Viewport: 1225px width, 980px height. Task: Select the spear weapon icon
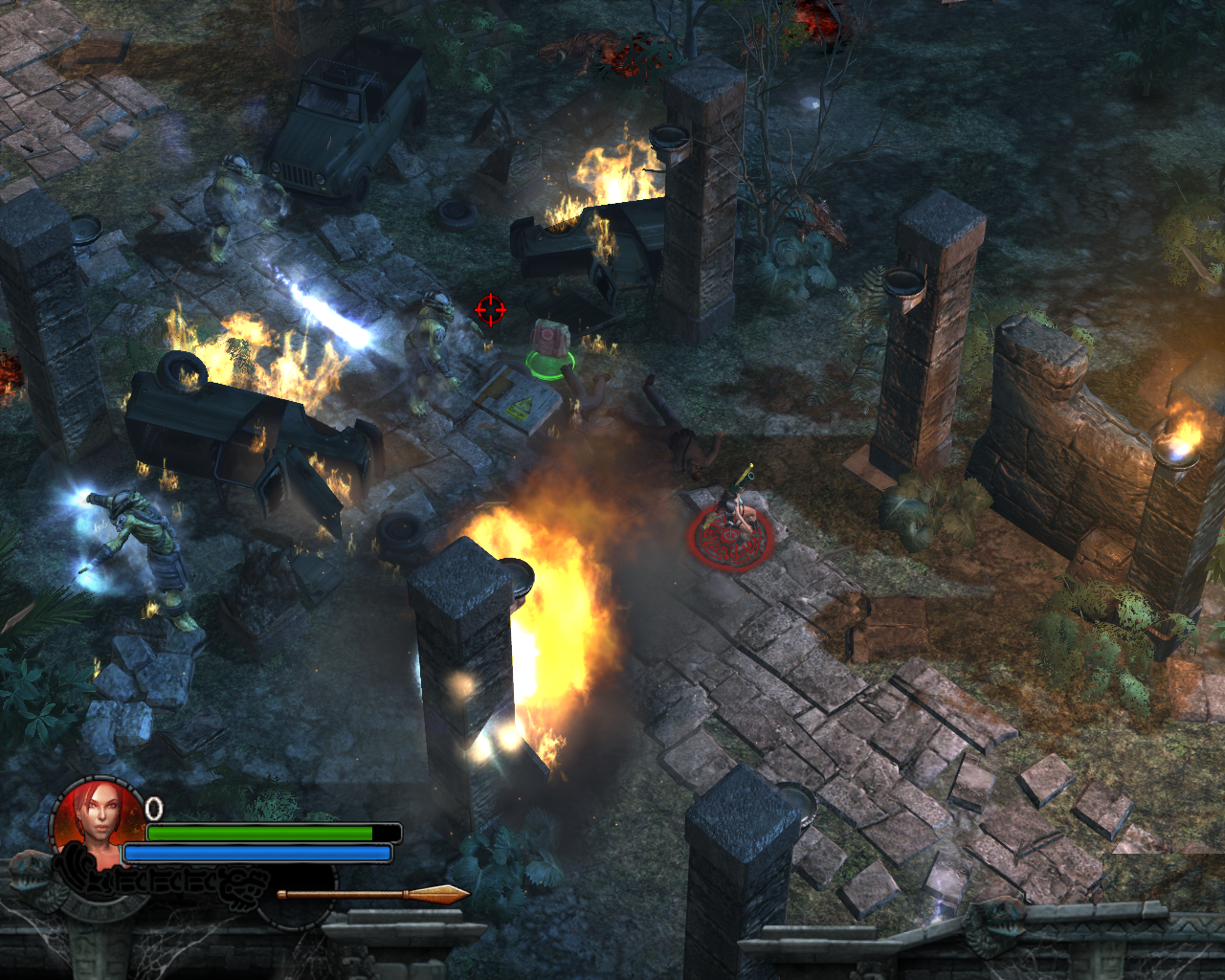click(373, 895)
